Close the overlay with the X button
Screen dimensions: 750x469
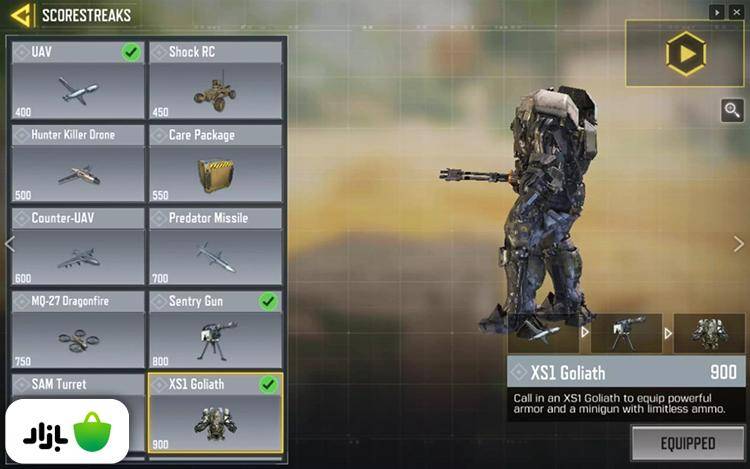tap(738, 12)
